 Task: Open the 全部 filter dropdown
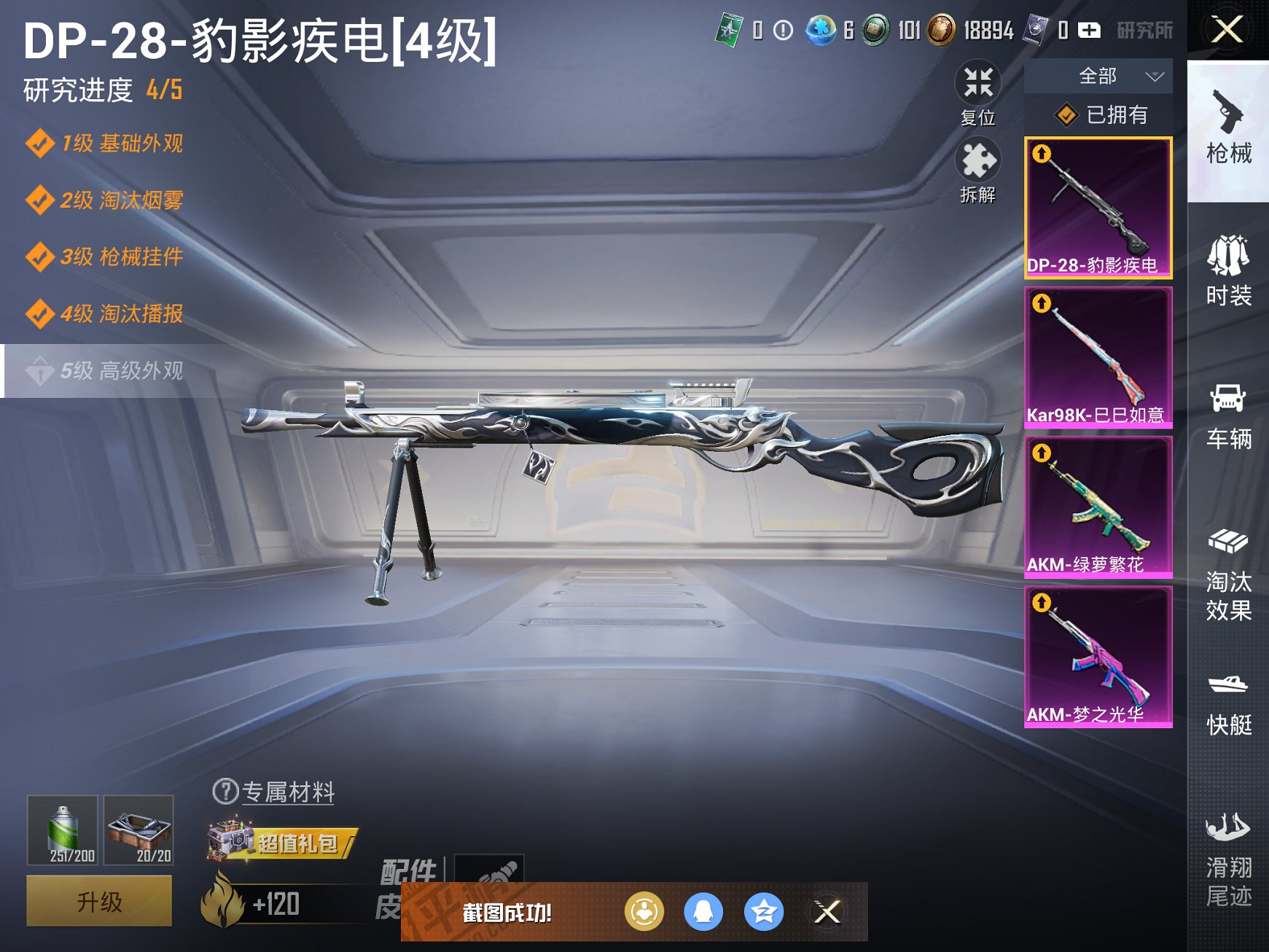click(x=1097, y=76)
